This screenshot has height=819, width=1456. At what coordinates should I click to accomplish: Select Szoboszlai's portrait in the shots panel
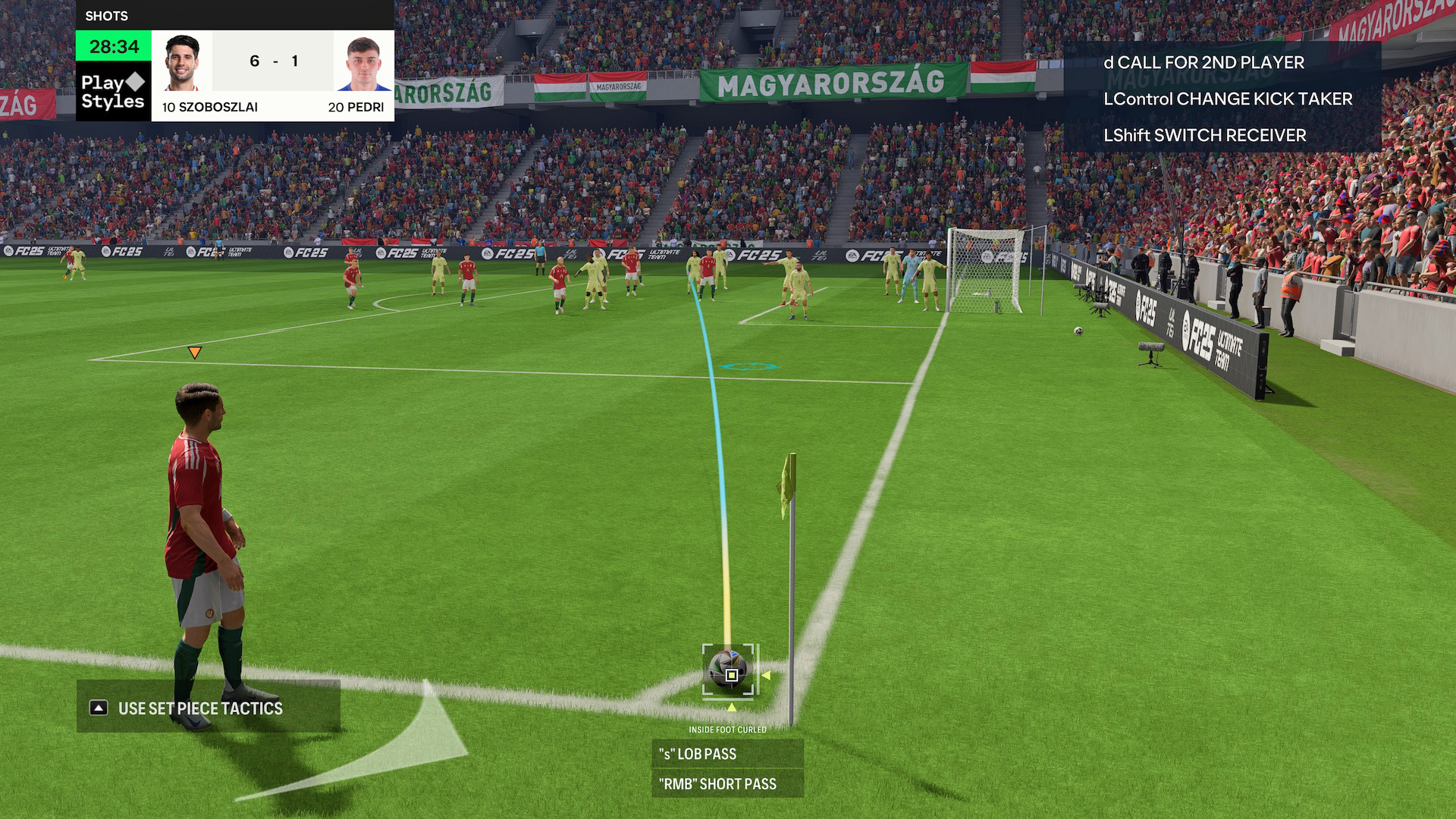coord(182,63)
